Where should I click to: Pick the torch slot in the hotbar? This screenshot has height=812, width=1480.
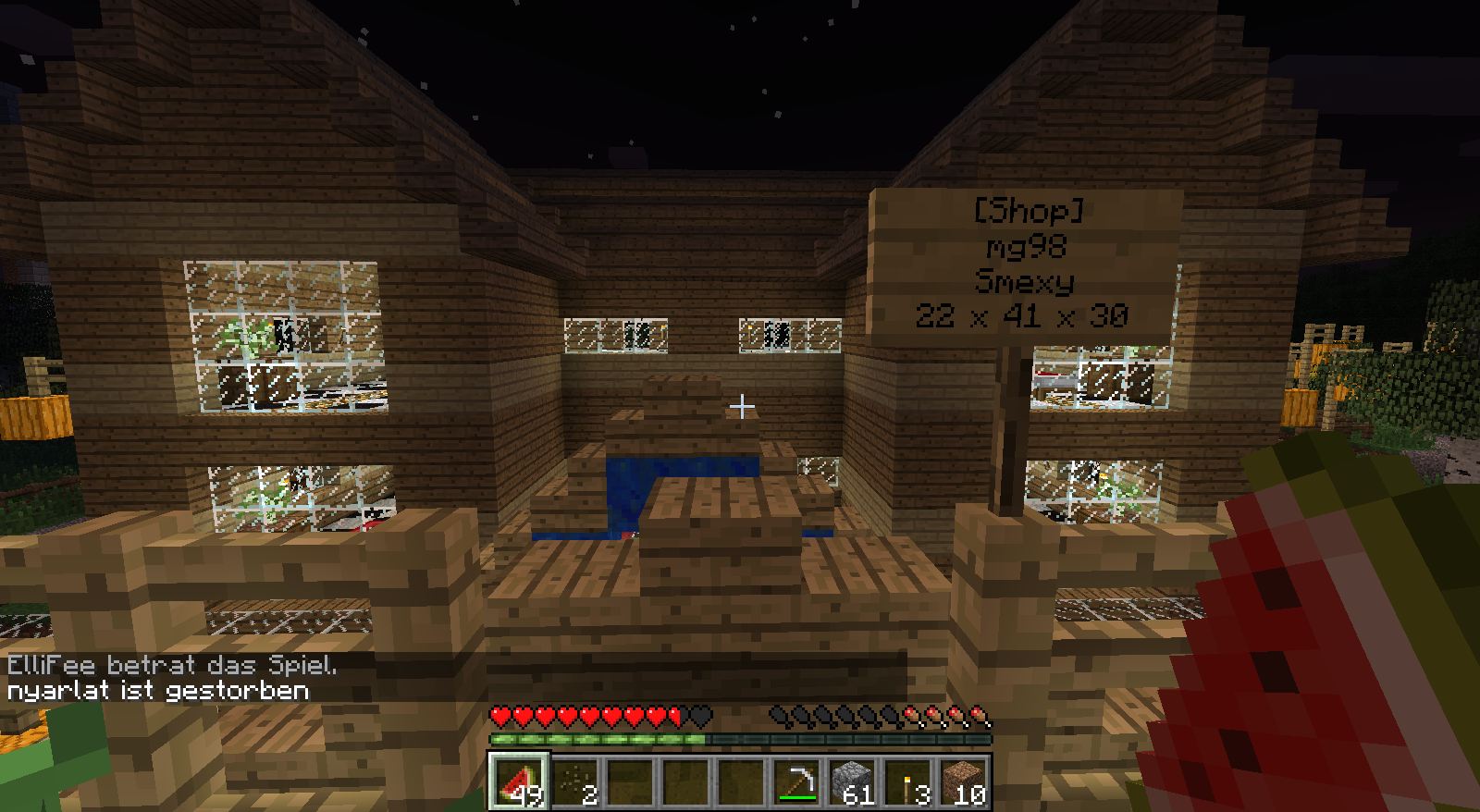tap(906, 781)
